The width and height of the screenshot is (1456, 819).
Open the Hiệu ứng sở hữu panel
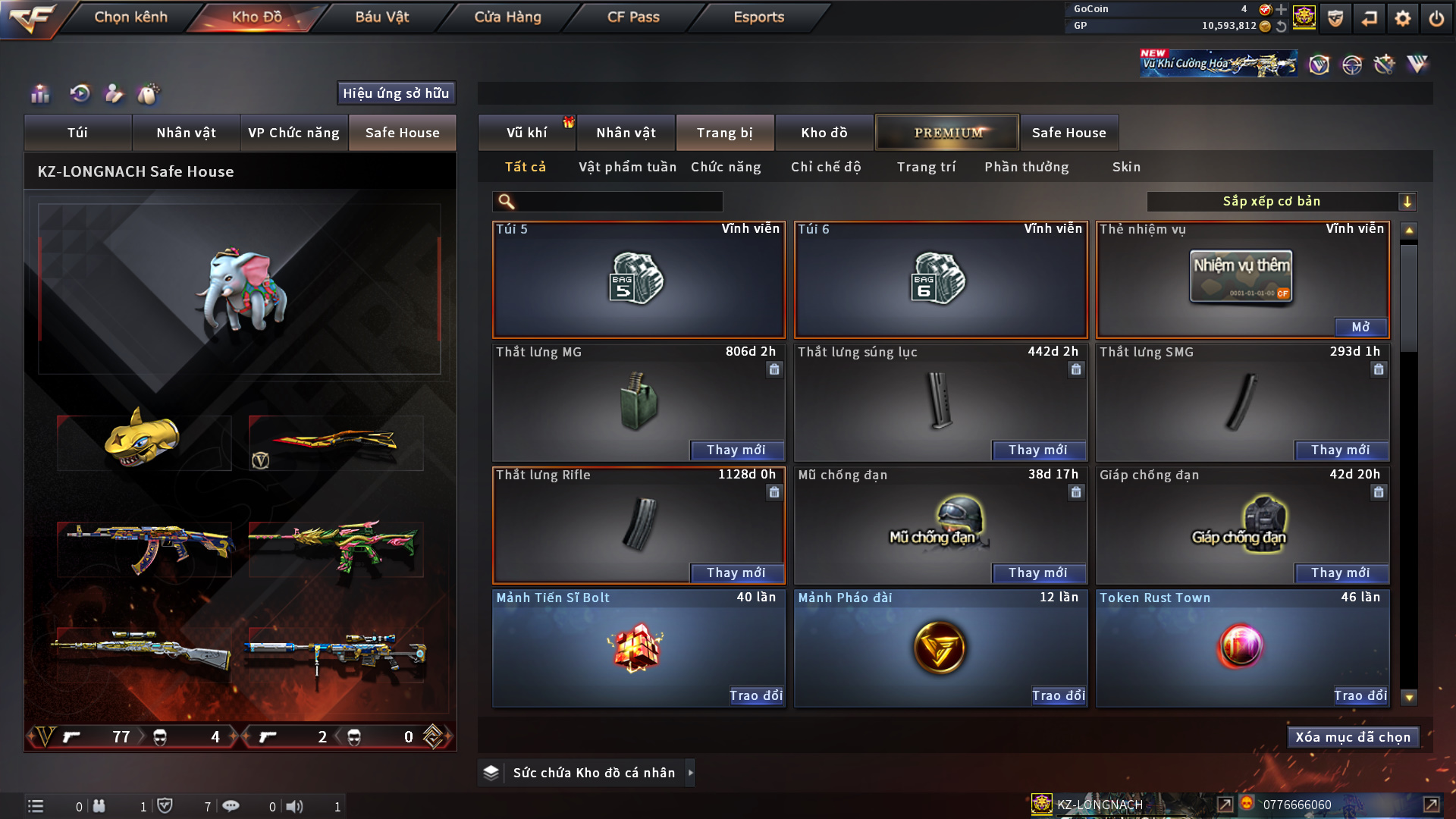[x=396, y=93]
